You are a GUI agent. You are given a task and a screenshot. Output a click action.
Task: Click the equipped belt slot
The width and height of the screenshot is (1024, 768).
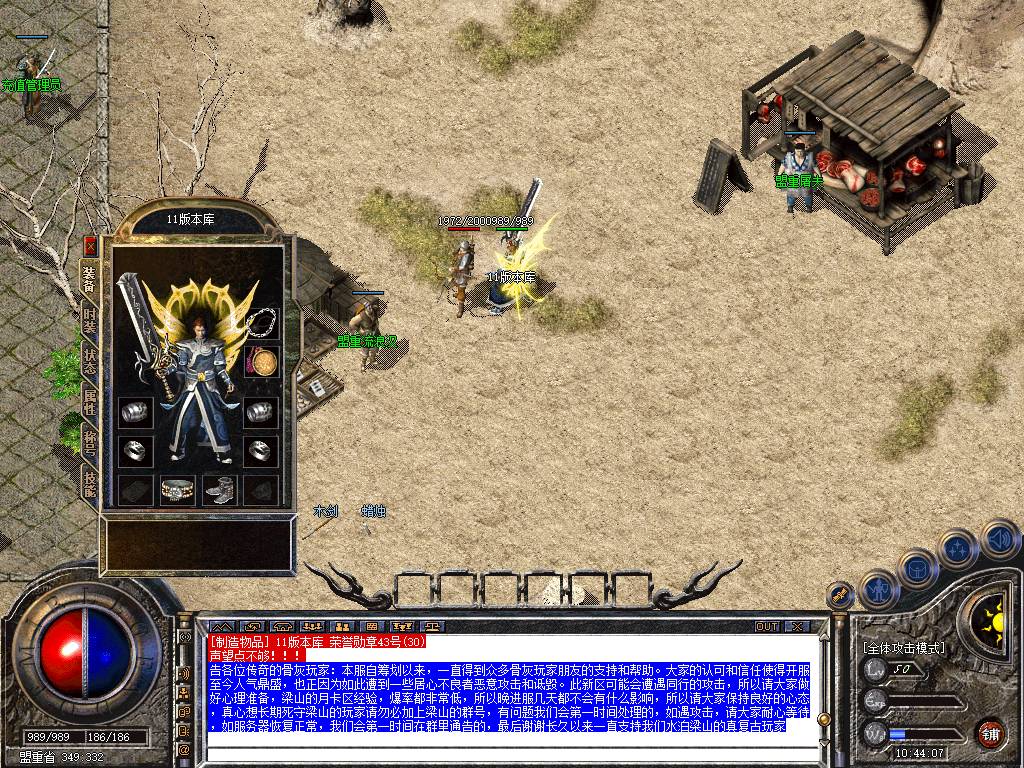pos(178,490)
